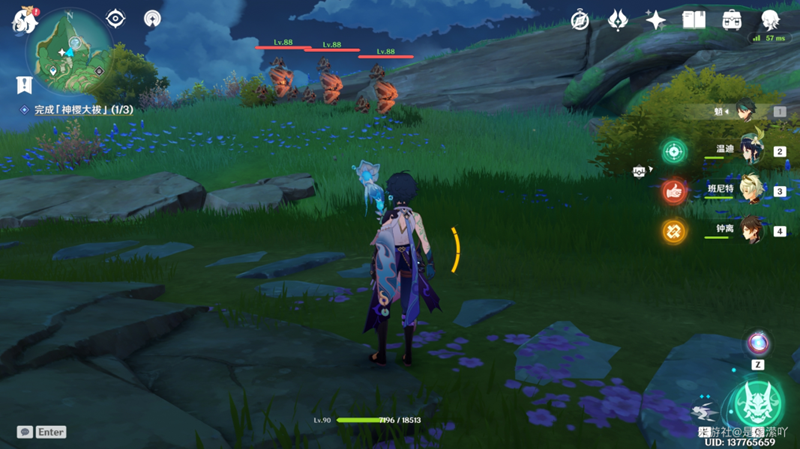Trigger 温迪's green elemental burst icon
Viewport: 800px width, 449px height.
pos(674,152)
